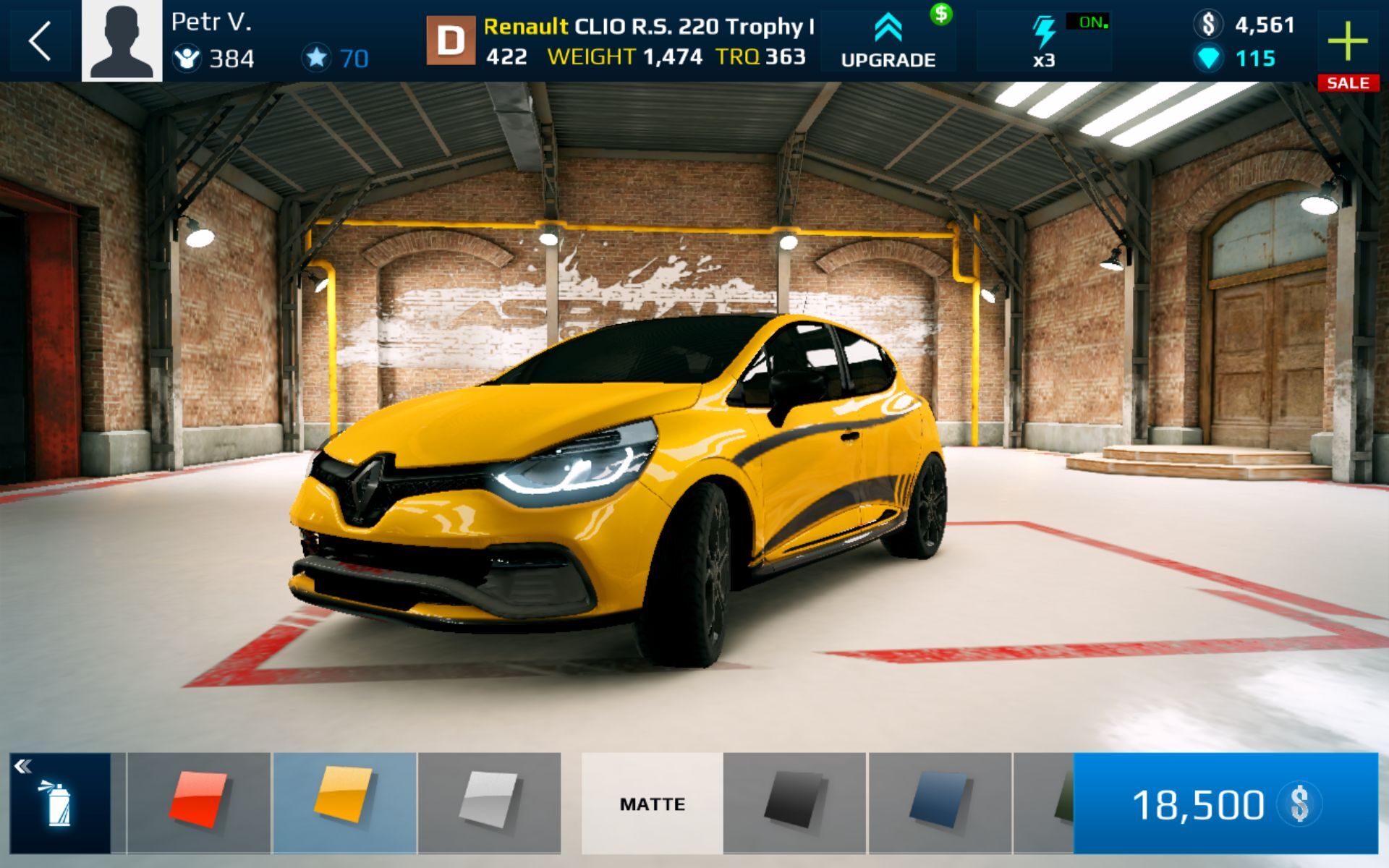This screenshot has height=868, width=1389.
Task: Pick the silver paint swatch
Action: point(489,803)
